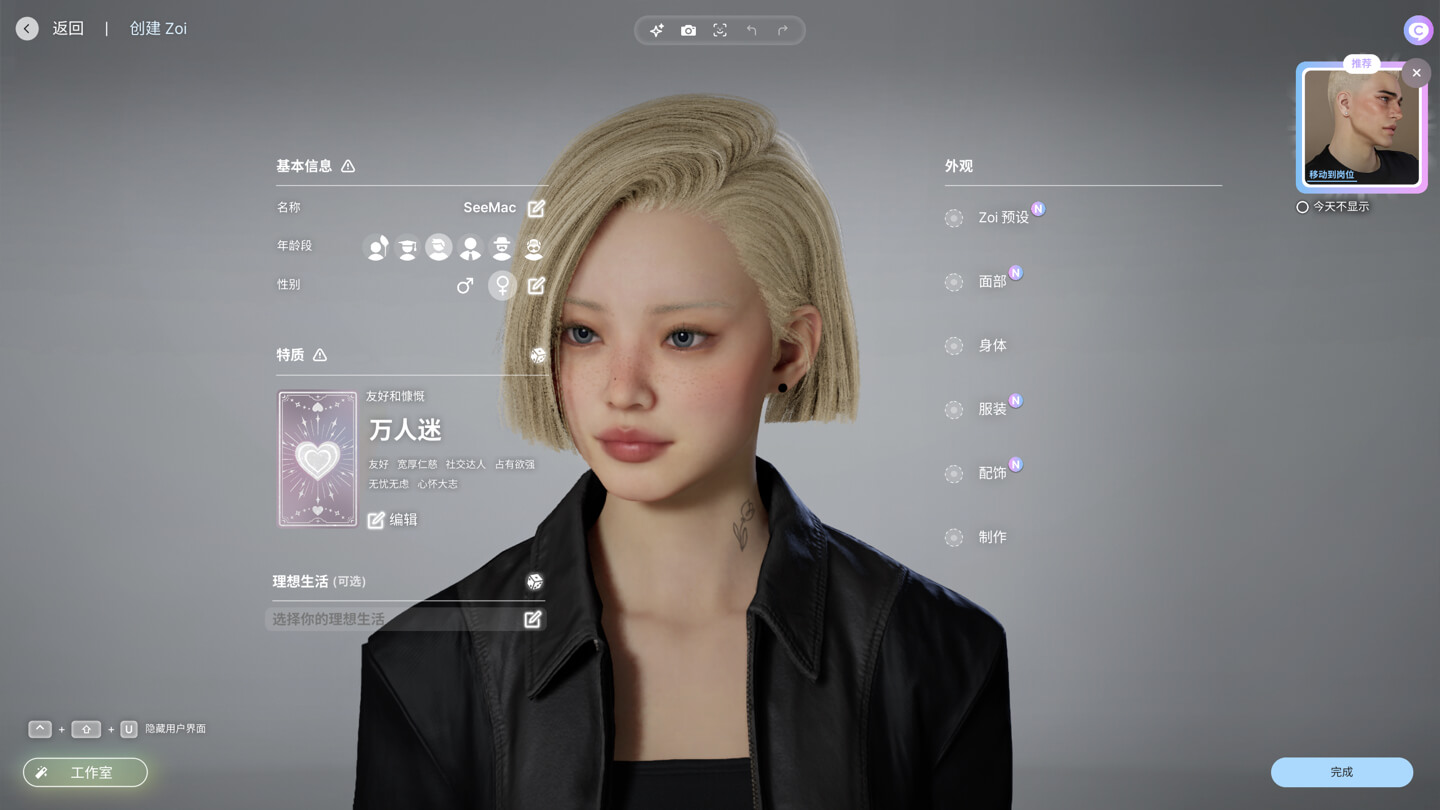Select the elderly age stage icon
1440x810 pixels.
click(535, 247)
